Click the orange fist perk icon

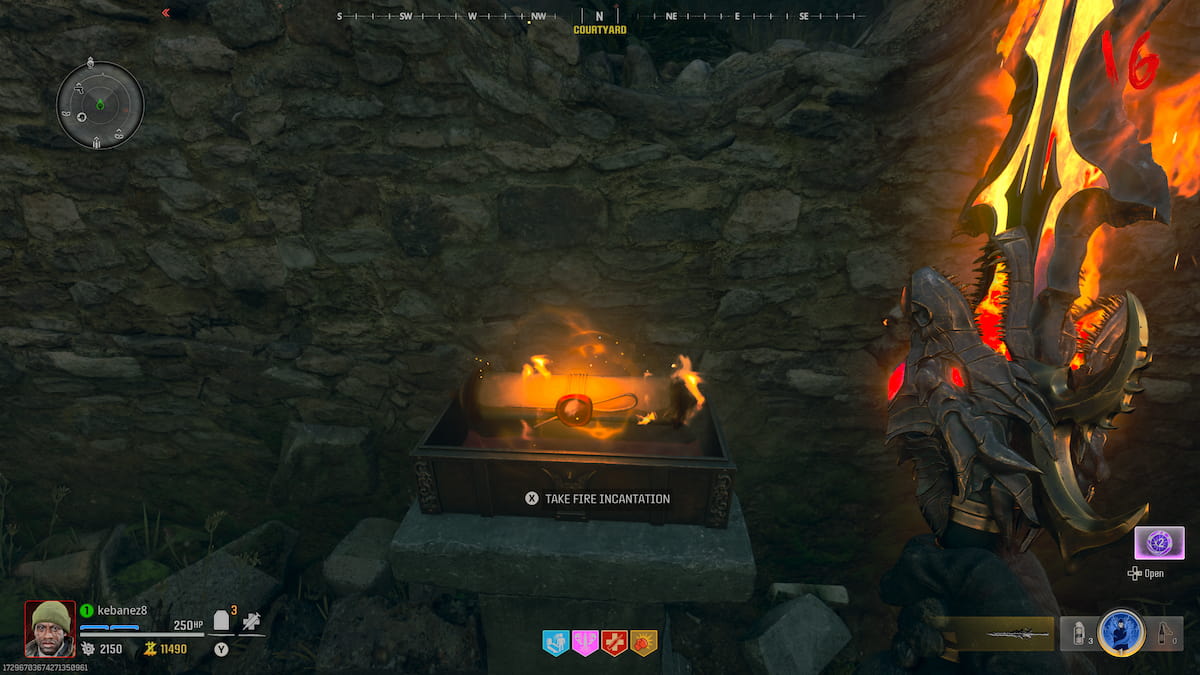(x=644, y=643)
